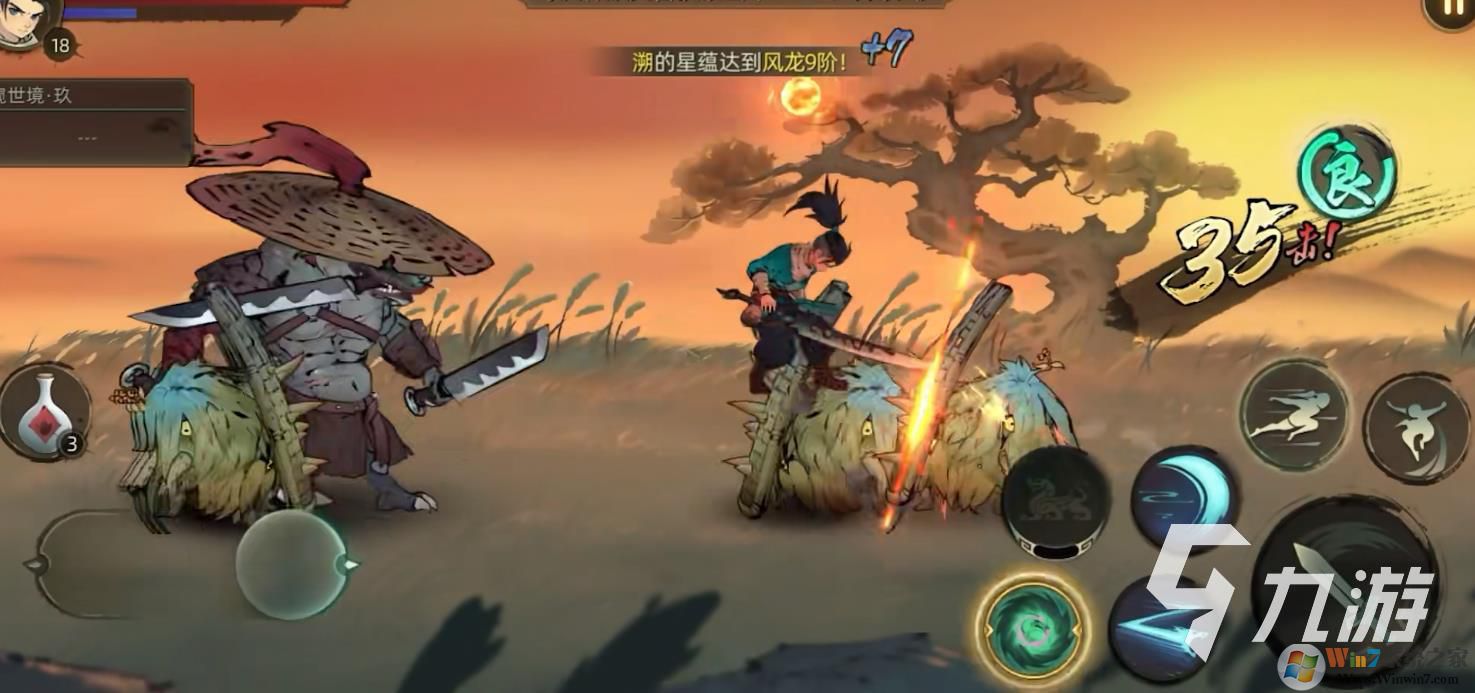Tap the large sword basic attack button
Screen dimensions: 1475x693
point(1340,585)
